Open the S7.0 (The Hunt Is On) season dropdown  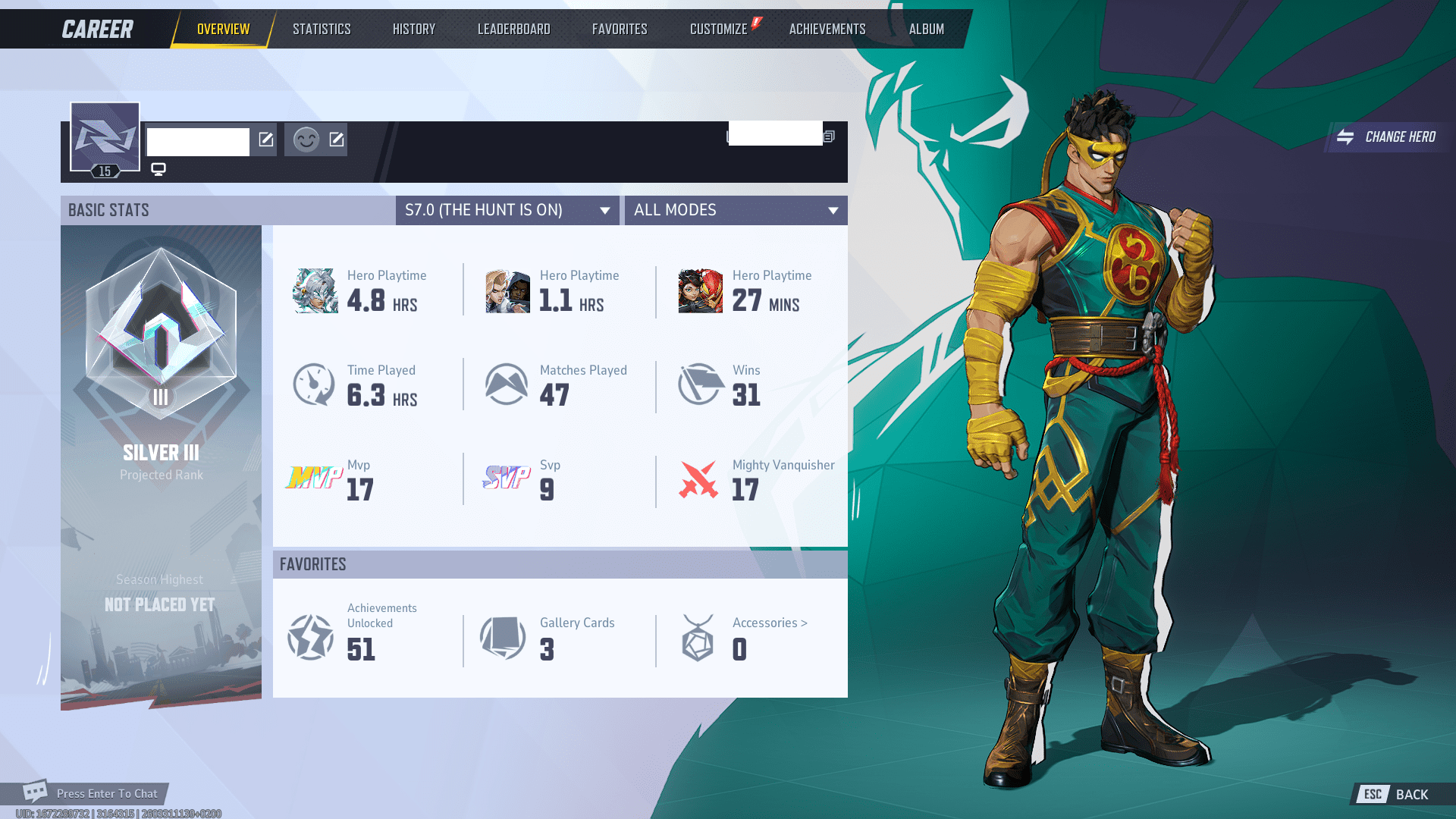point(507,210)
